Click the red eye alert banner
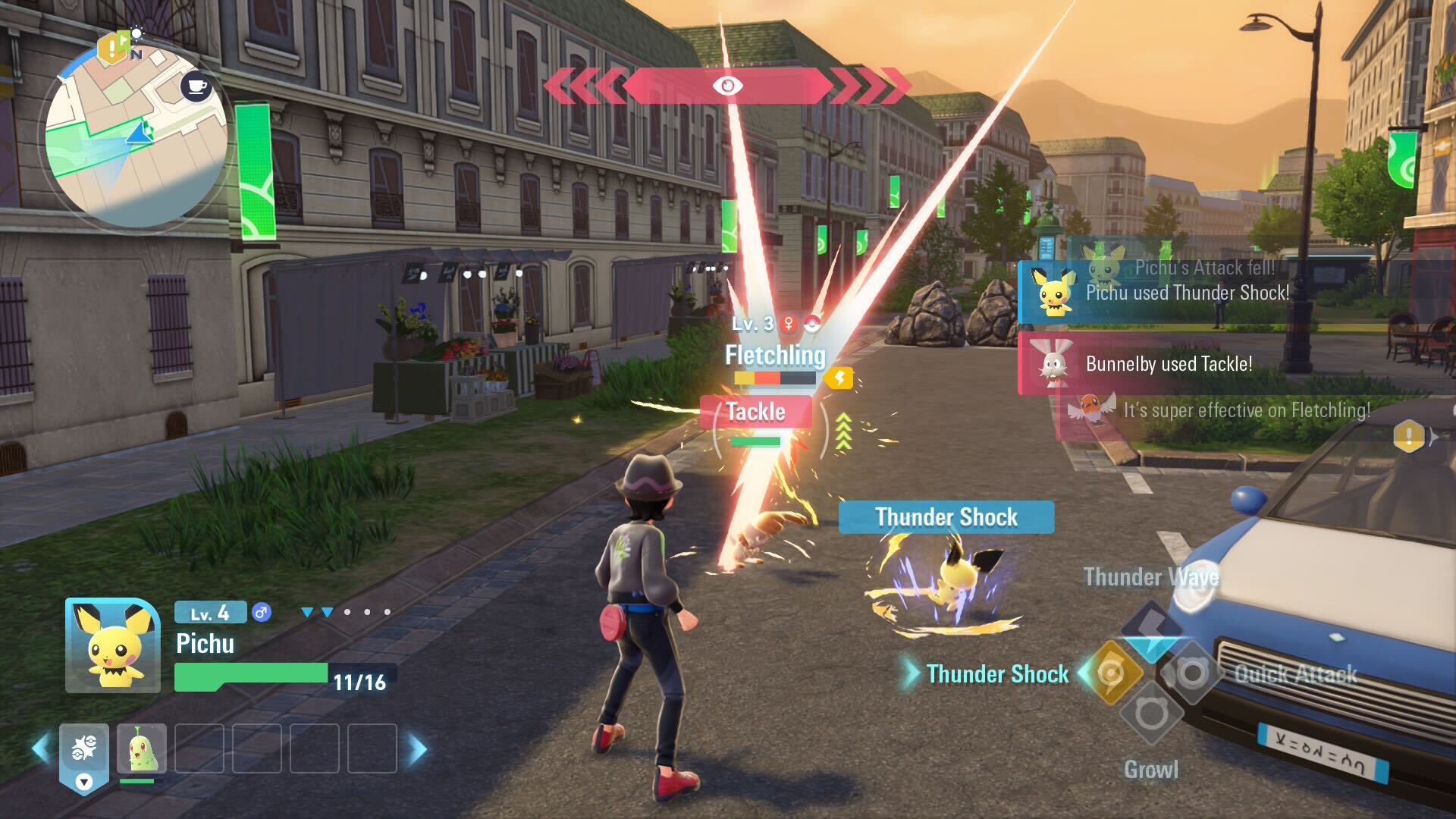Image resolution: width=1456 pixels, height=819 pixels. 728,86
